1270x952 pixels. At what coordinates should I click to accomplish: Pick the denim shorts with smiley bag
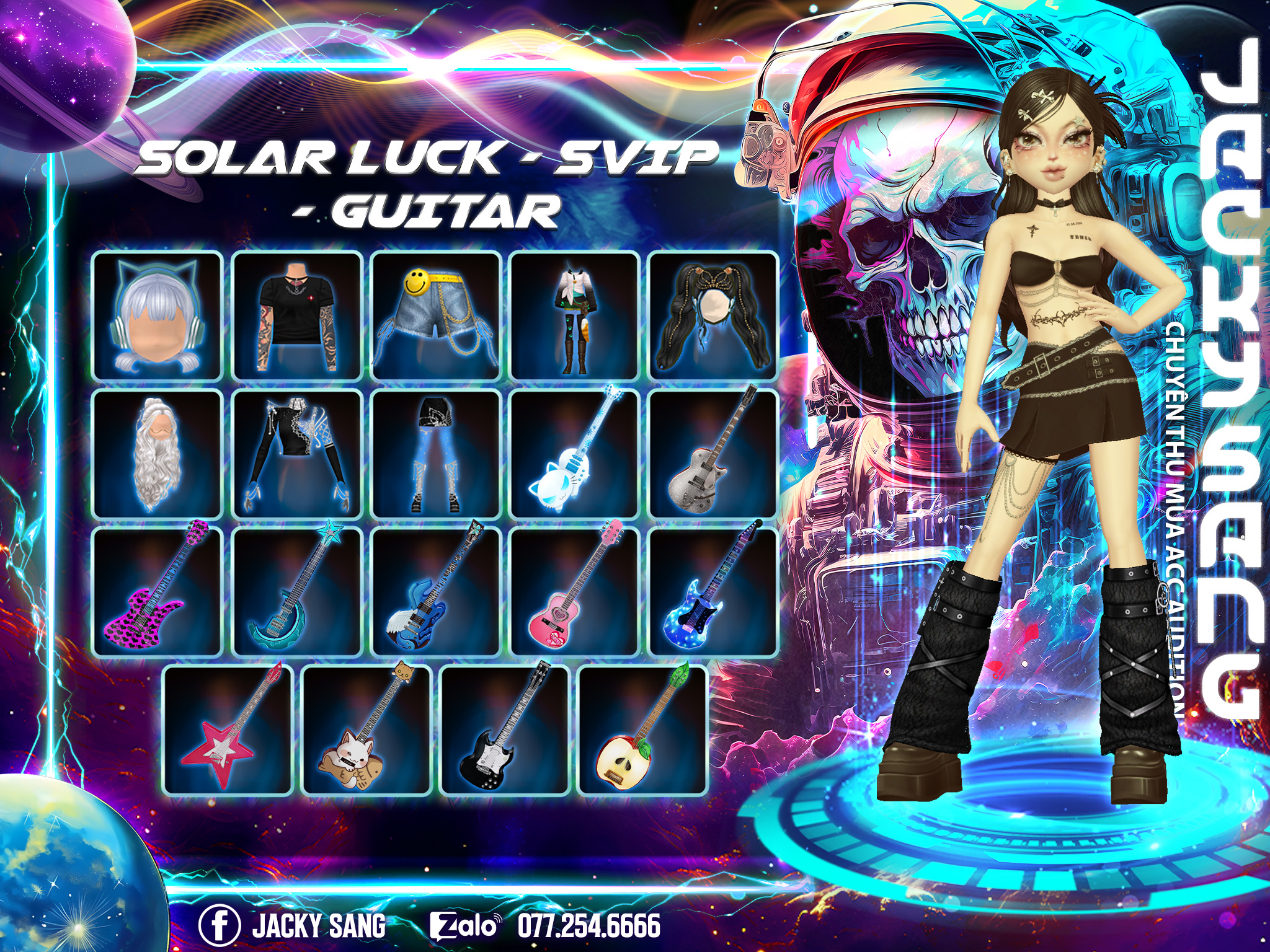coord(436,315)
